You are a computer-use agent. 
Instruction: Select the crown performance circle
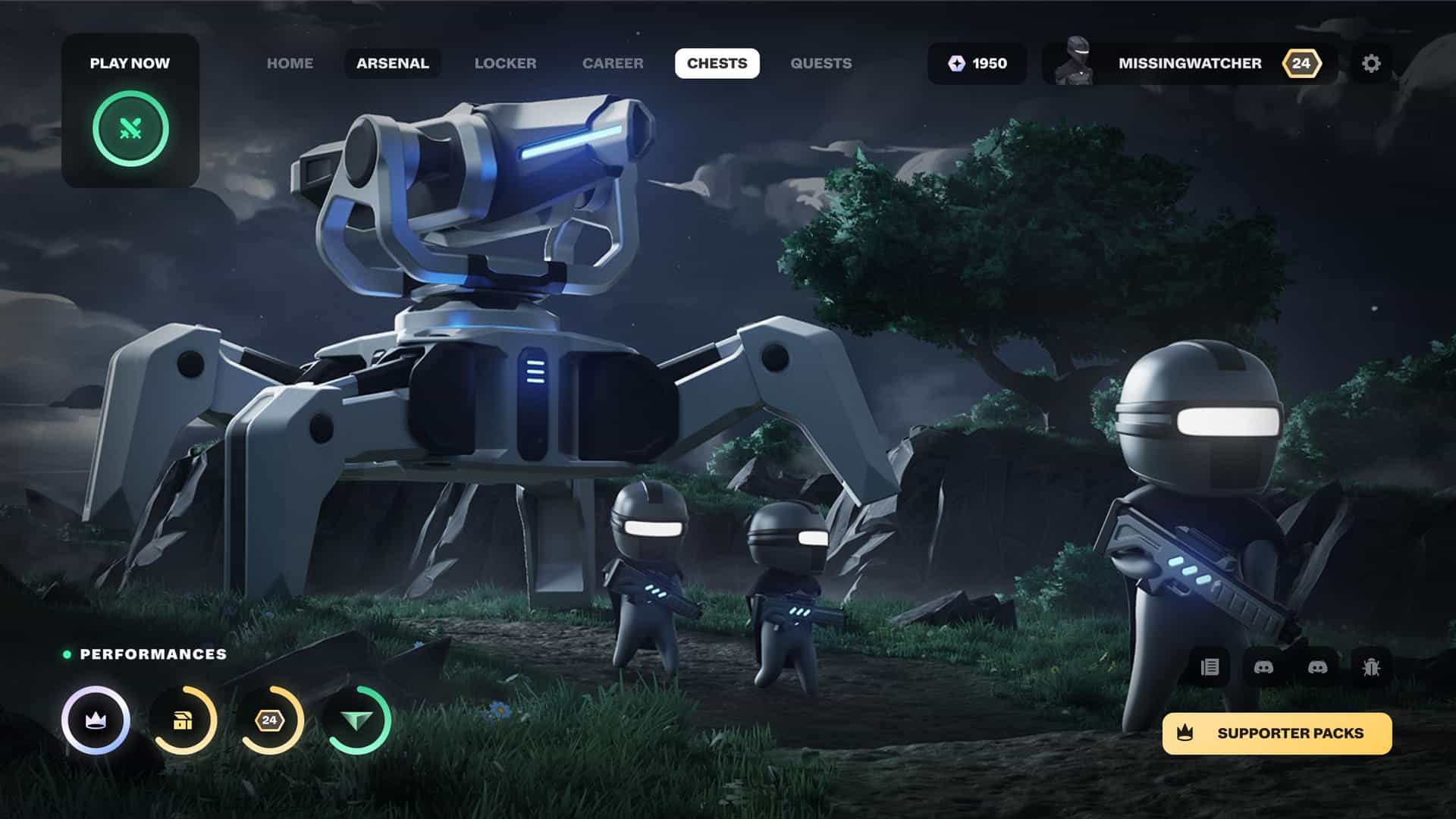click(x=96, y=720)
